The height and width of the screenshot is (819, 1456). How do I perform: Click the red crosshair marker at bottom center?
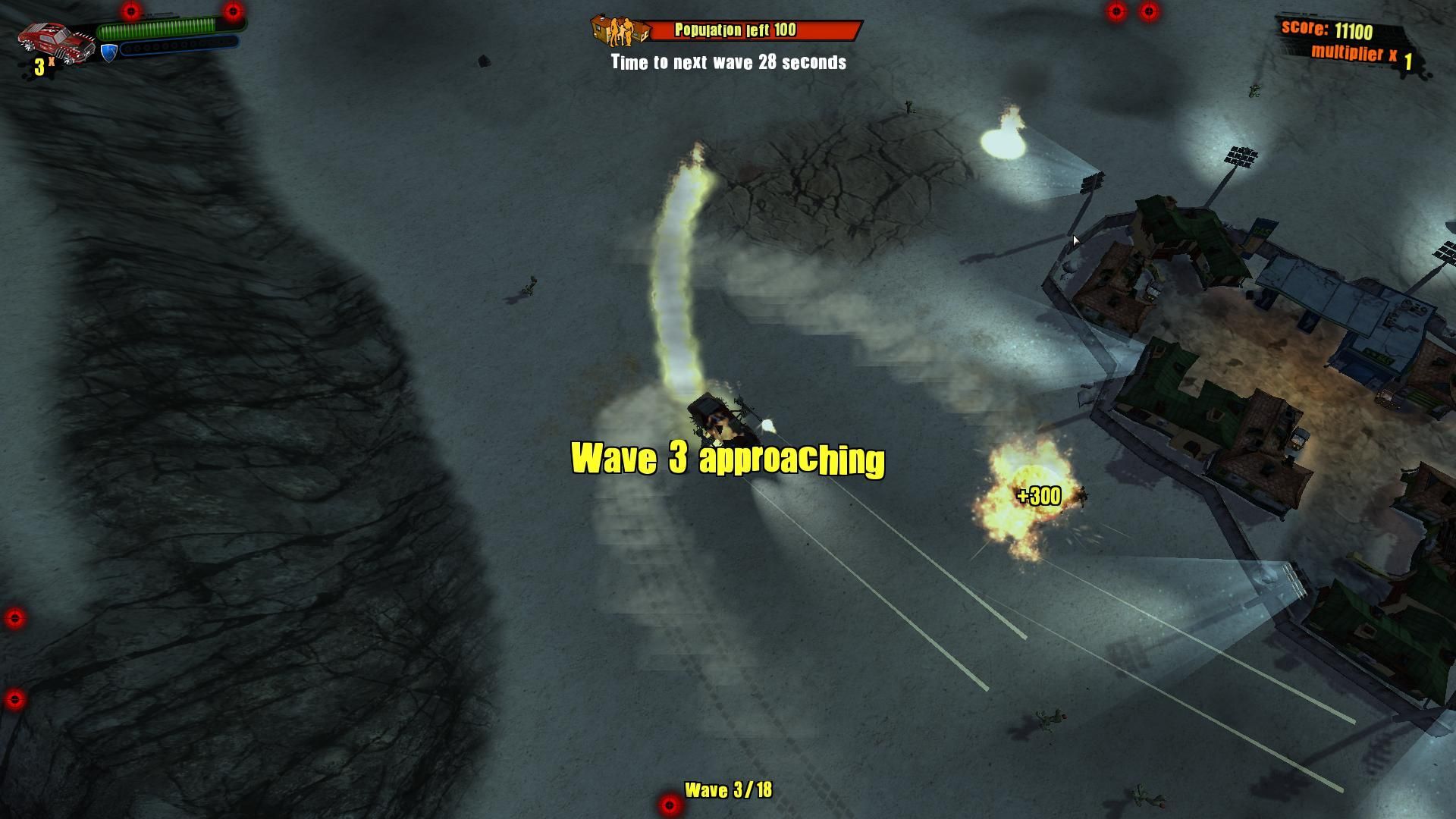tap(667, 805)
